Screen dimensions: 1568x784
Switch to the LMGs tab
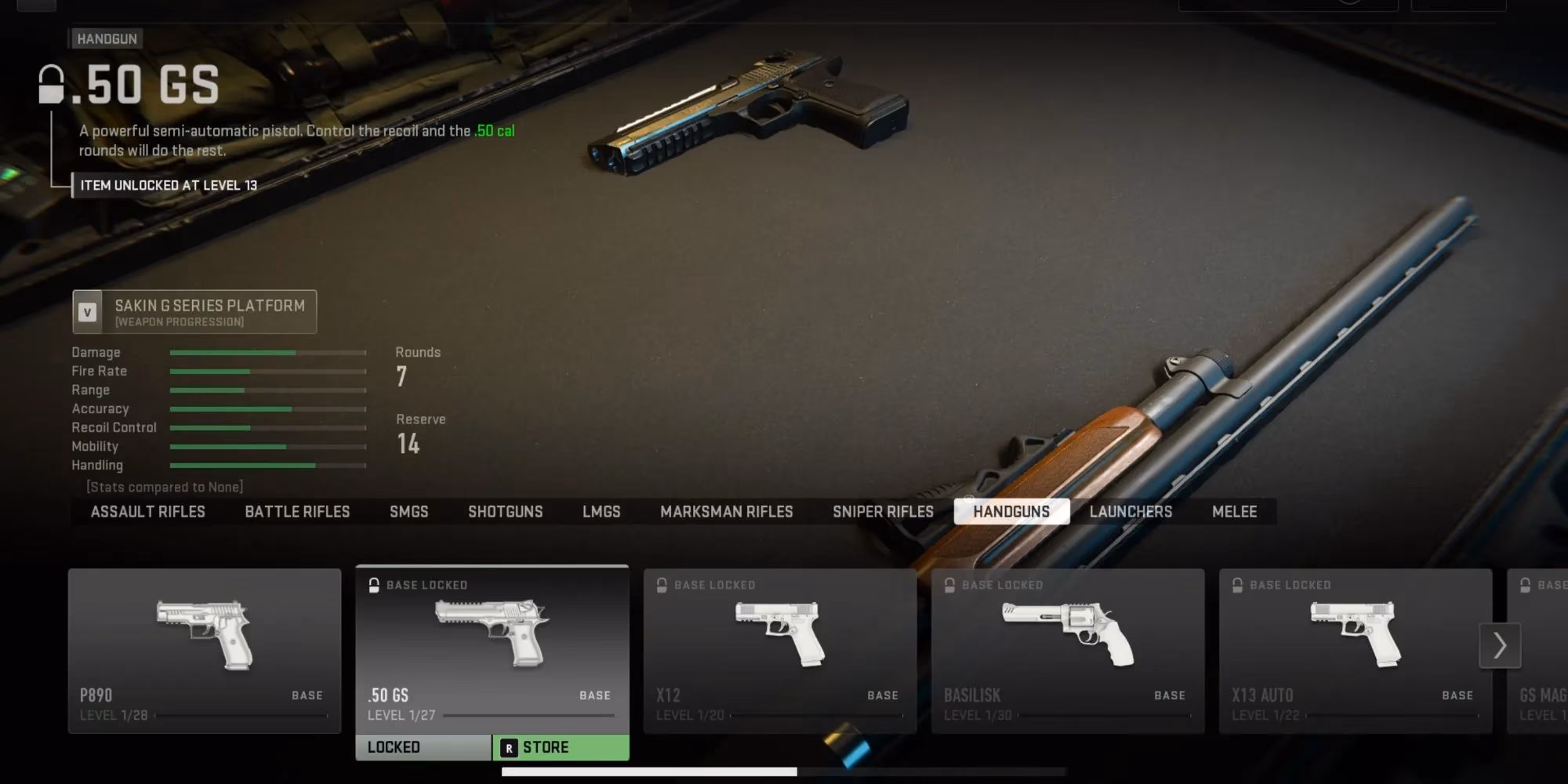(x=601, y=512)
